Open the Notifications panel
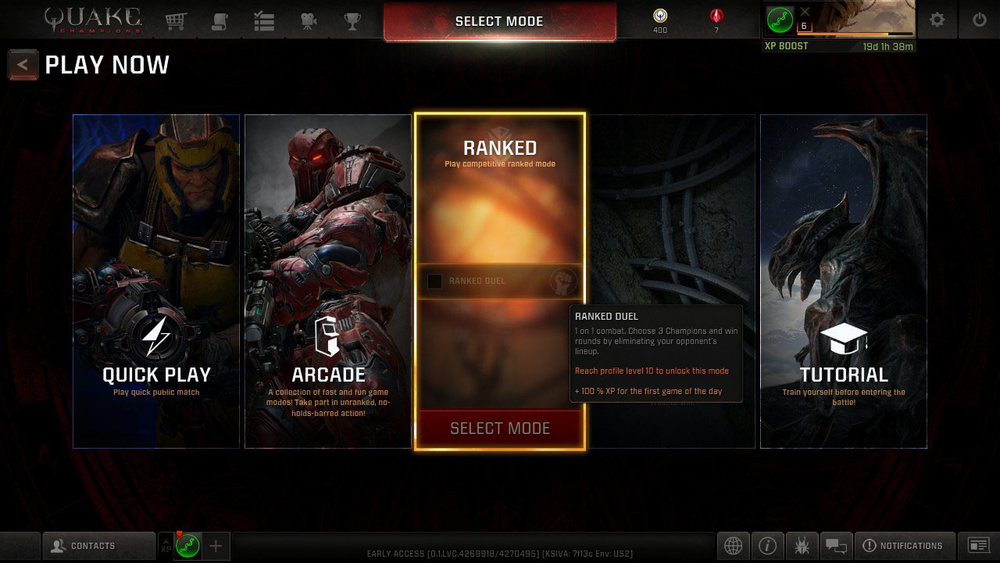Screen dimensions: 1000x563 (x=902, y=546)
